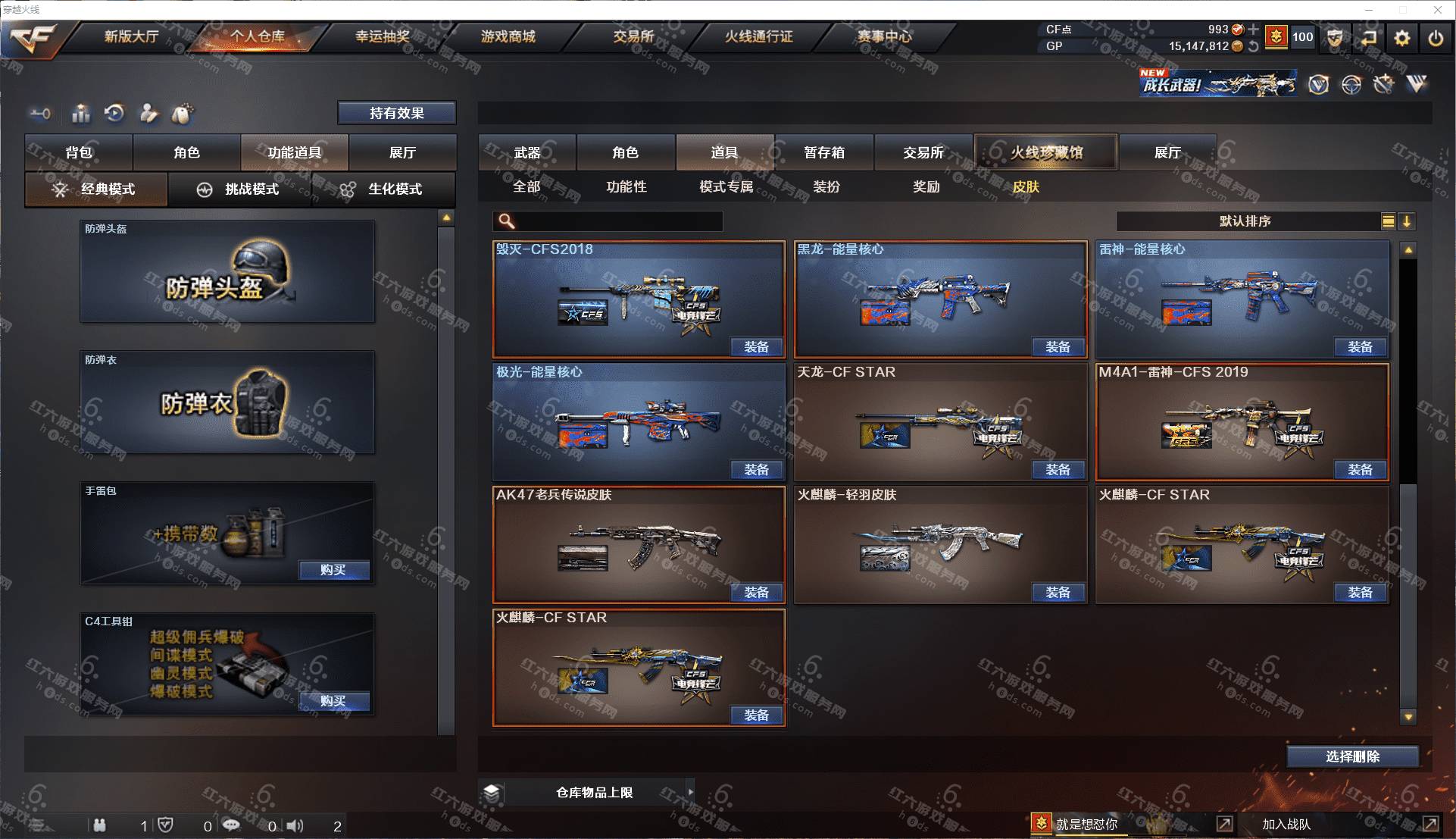Open the 暂存箱 tab
The image size is (1456, 839).
click(824, 152)
